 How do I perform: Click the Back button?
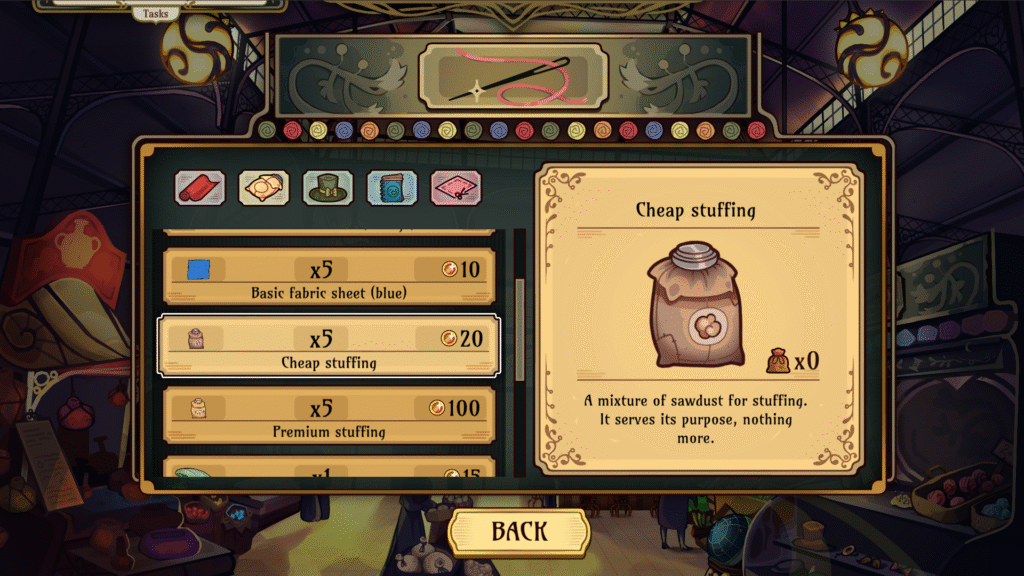click(x=518, y=531)
